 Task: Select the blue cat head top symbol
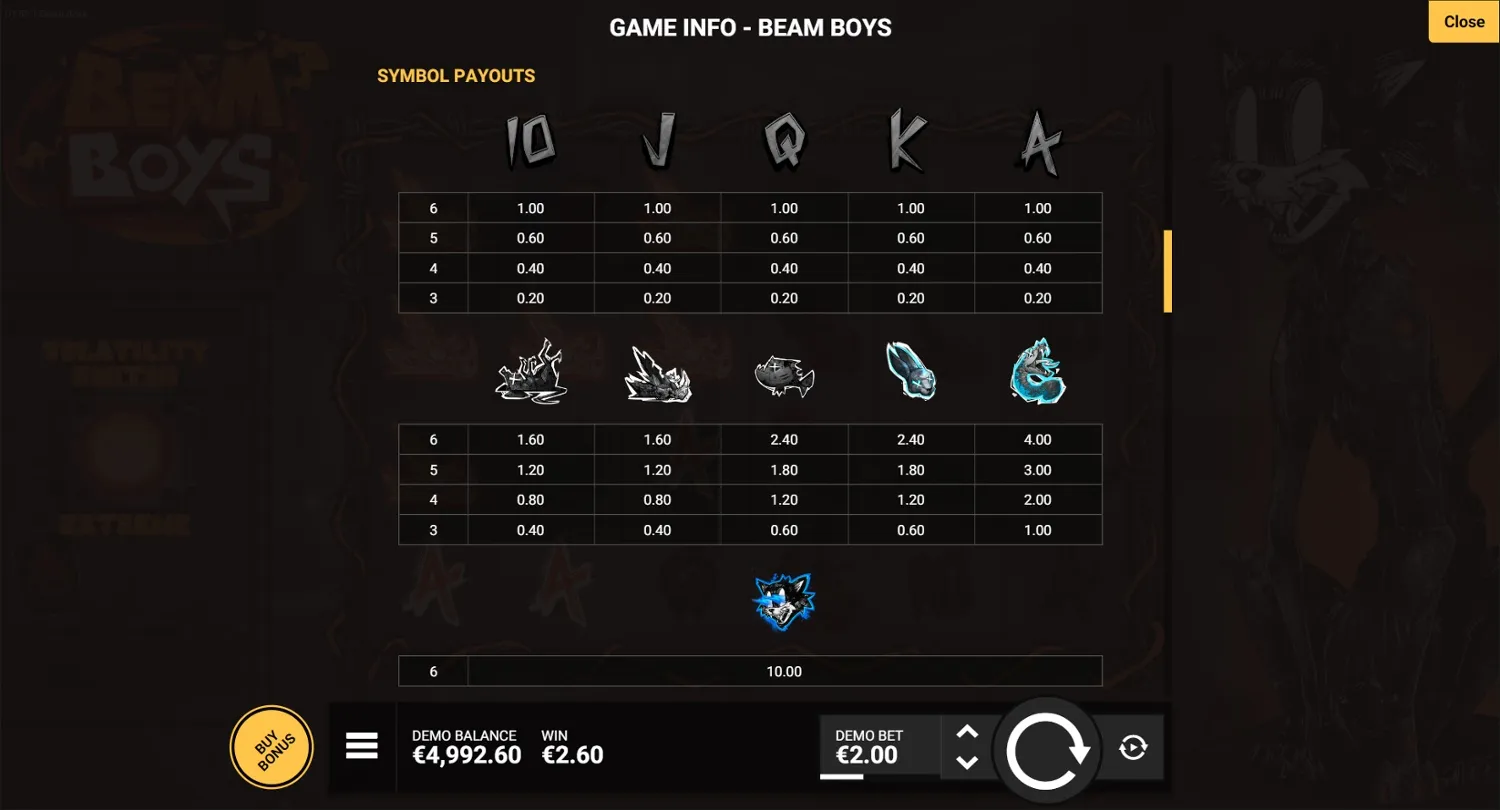pos(784,600)
